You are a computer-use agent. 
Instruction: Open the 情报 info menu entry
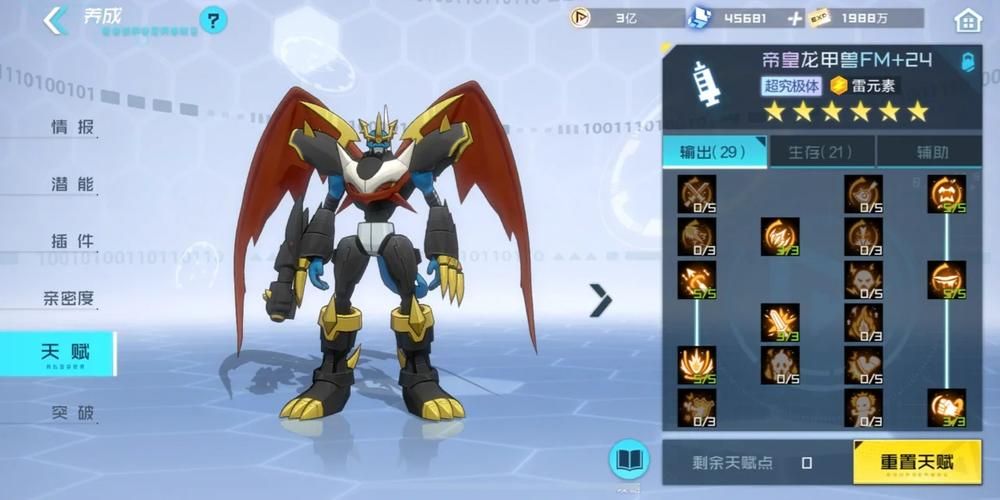click(73, 127)
